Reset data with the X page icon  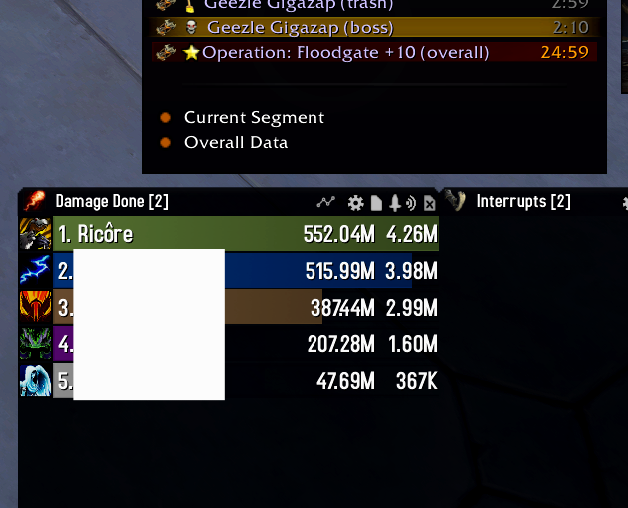430,204
